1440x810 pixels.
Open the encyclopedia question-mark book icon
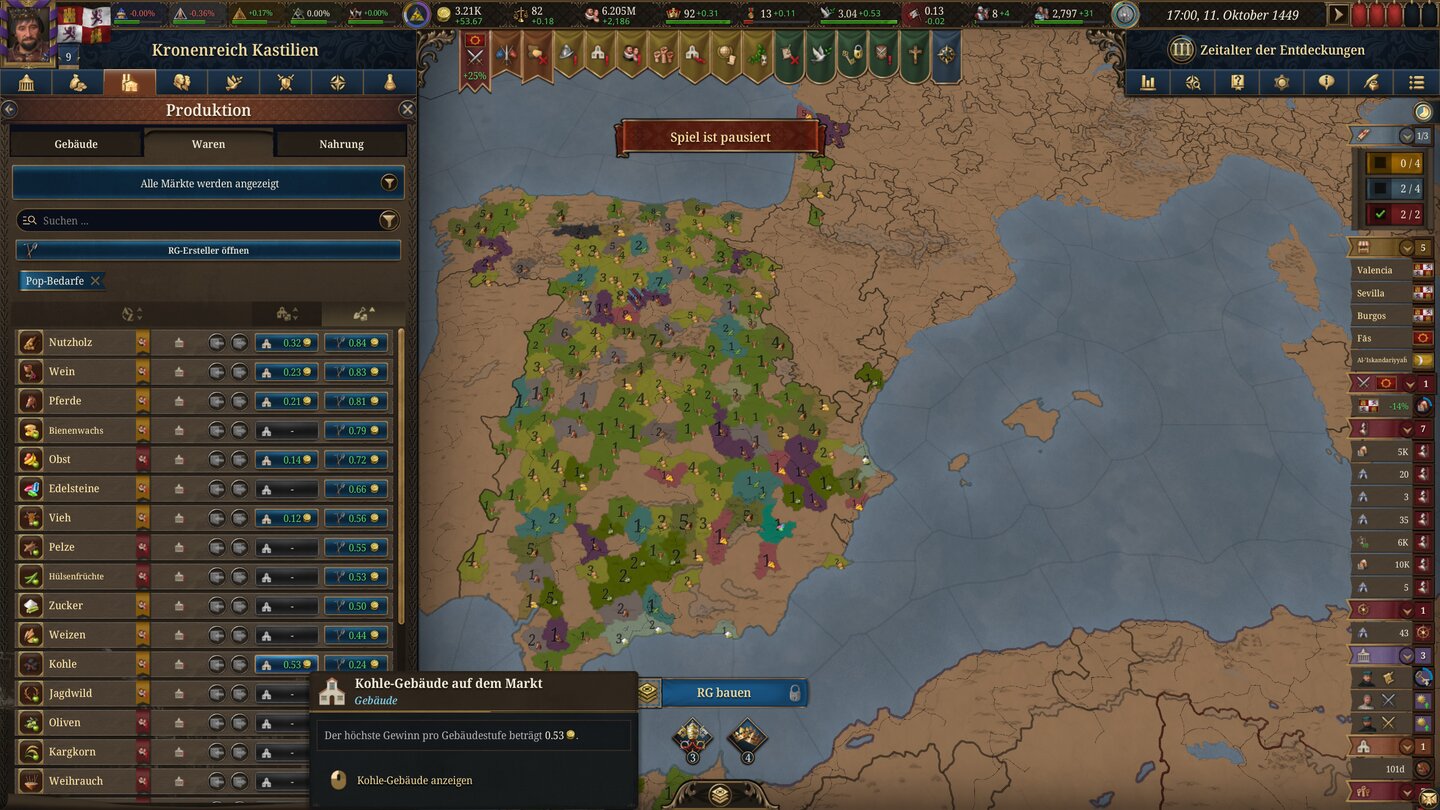tap(1237, 83)
